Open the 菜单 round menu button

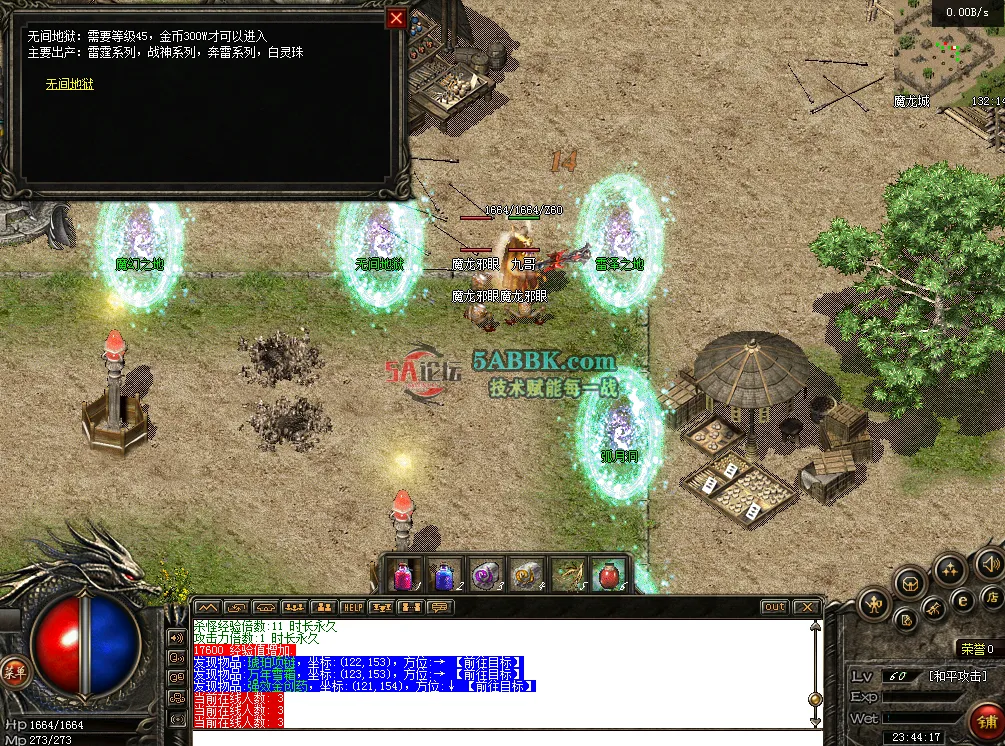13,671
